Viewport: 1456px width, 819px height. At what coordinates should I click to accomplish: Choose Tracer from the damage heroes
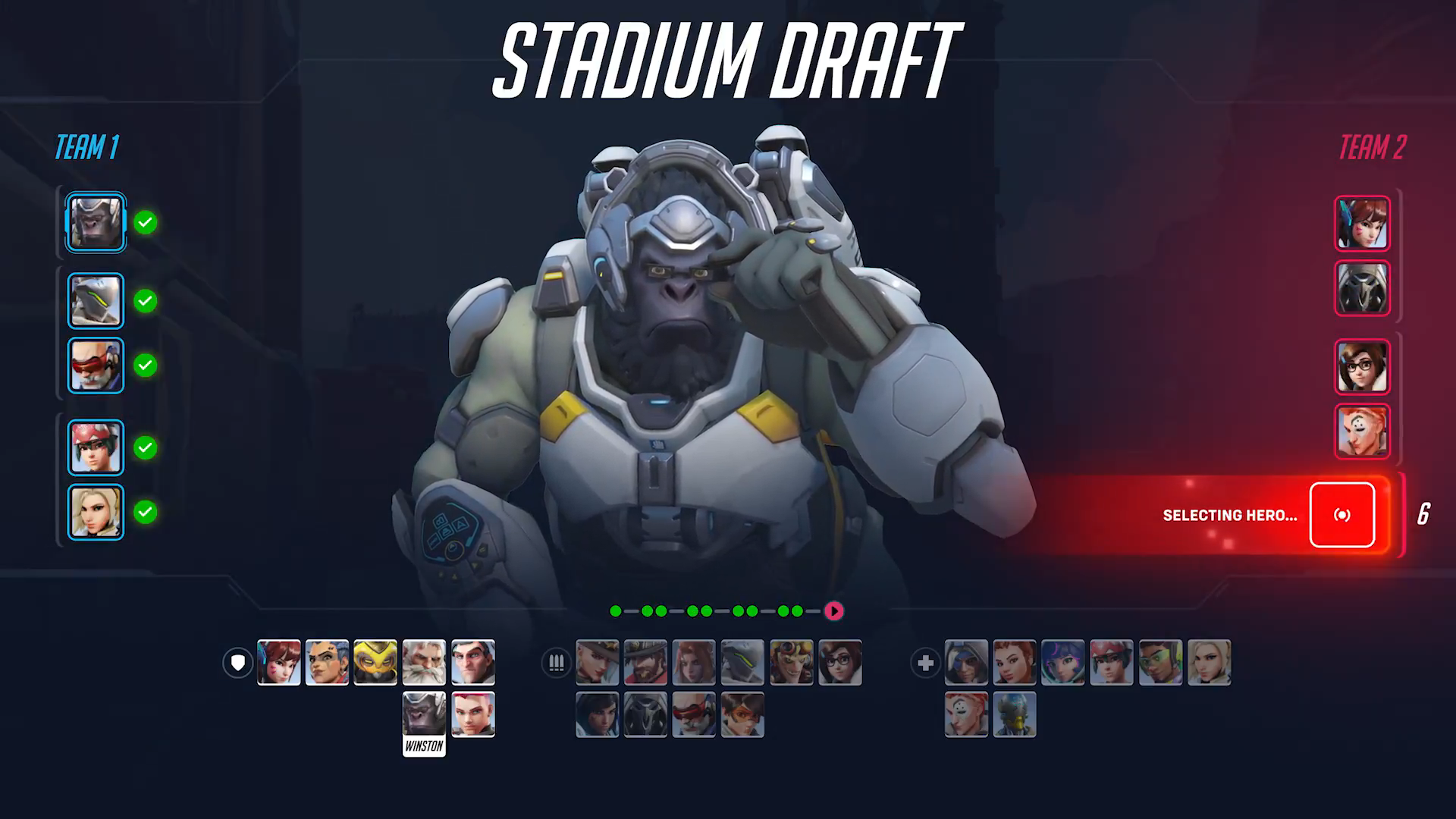pos(742,714)
